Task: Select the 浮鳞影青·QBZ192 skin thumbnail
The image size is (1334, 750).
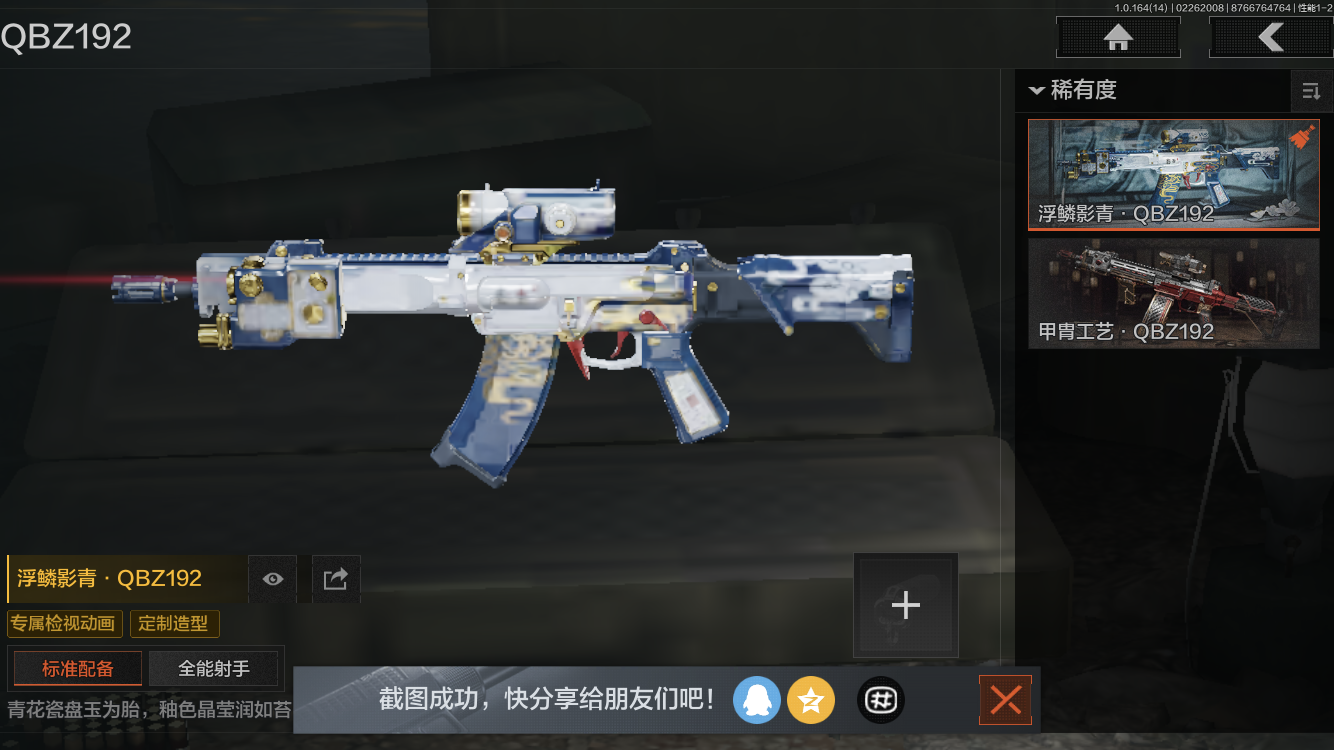Action: (x=1173, y=175)
